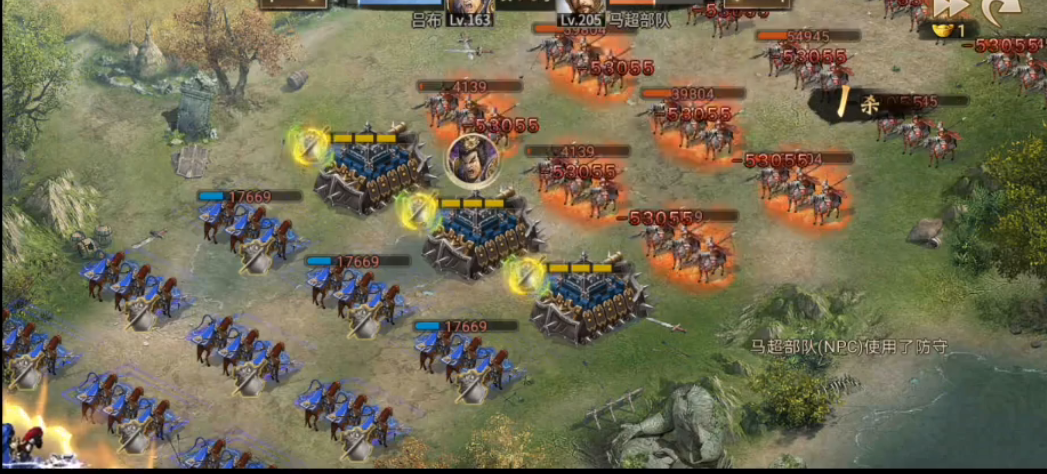1047x474 pixels.
Task: Speed up battle with the fast-forward button
Action: [x=952, y=8]
